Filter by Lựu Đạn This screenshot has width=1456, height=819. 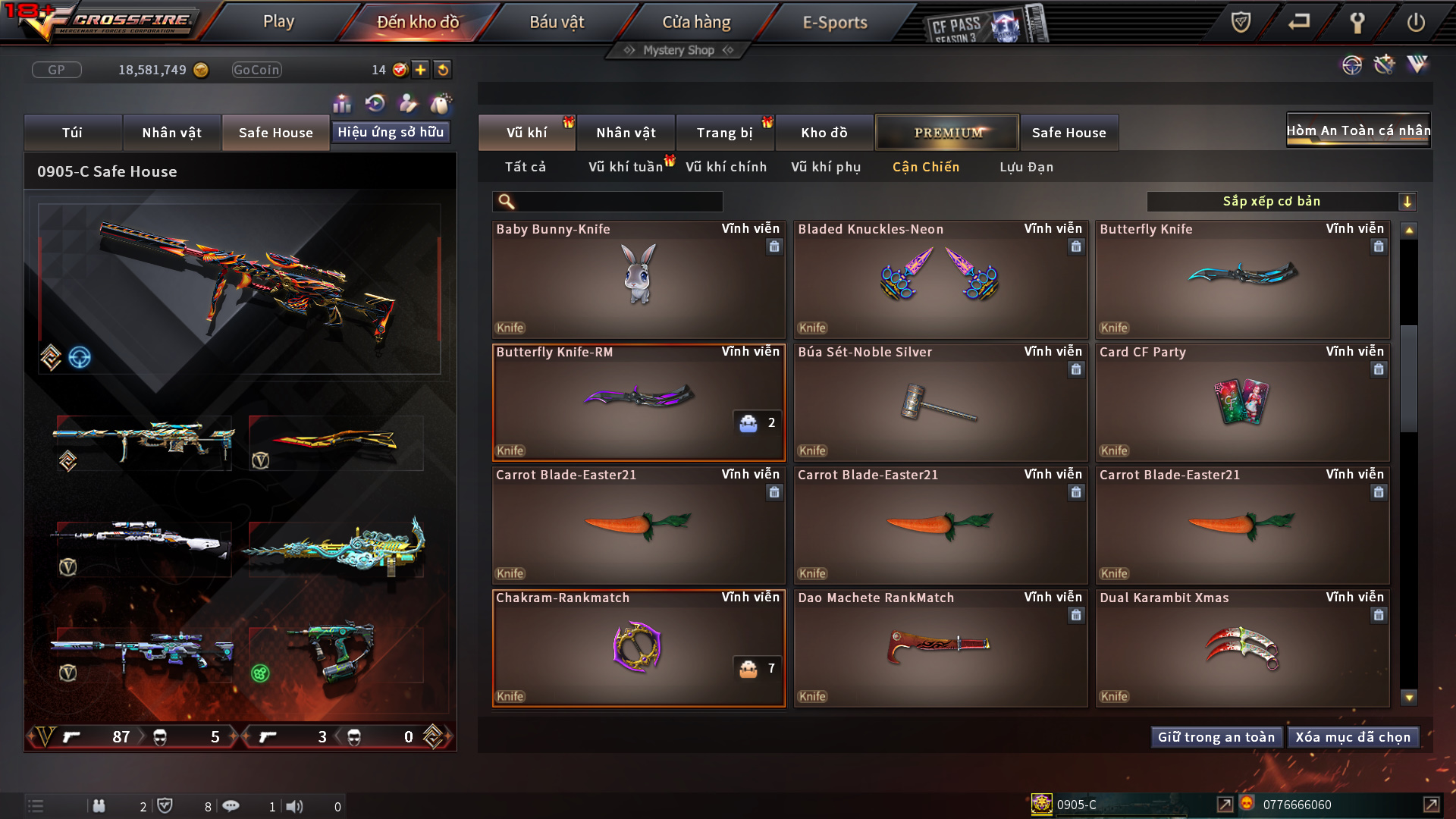pyautogui.click(x=1026, y=167)
